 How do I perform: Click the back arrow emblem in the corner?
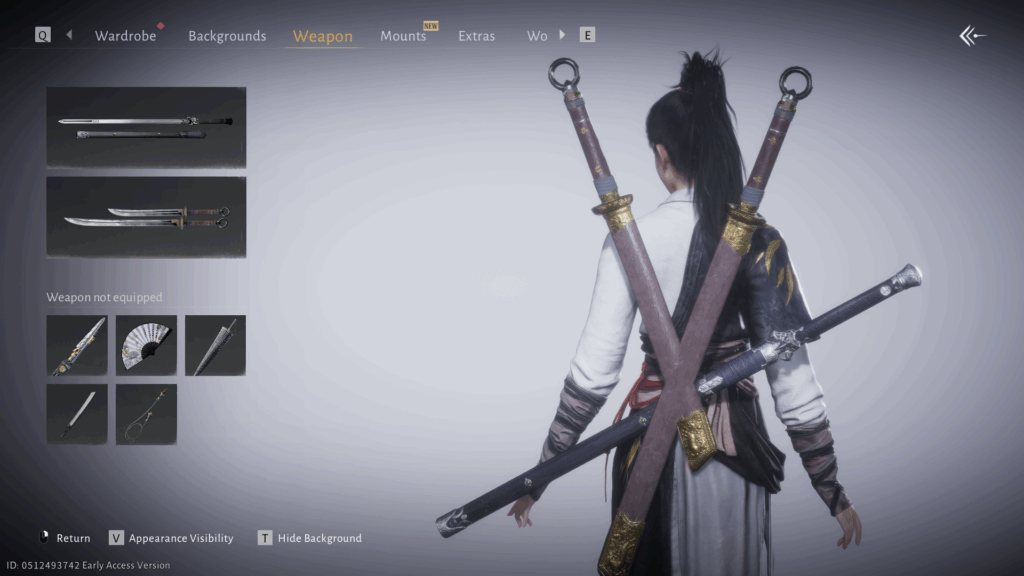[x=972, y=36]
